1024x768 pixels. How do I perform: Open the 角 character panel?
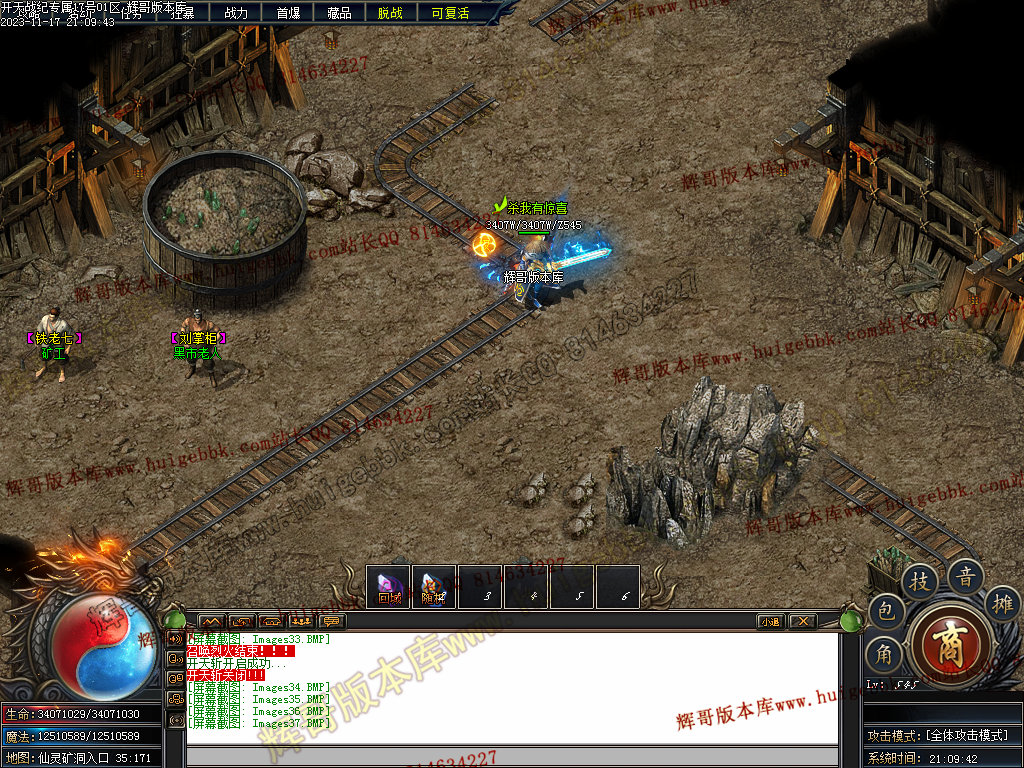[884, 654]
